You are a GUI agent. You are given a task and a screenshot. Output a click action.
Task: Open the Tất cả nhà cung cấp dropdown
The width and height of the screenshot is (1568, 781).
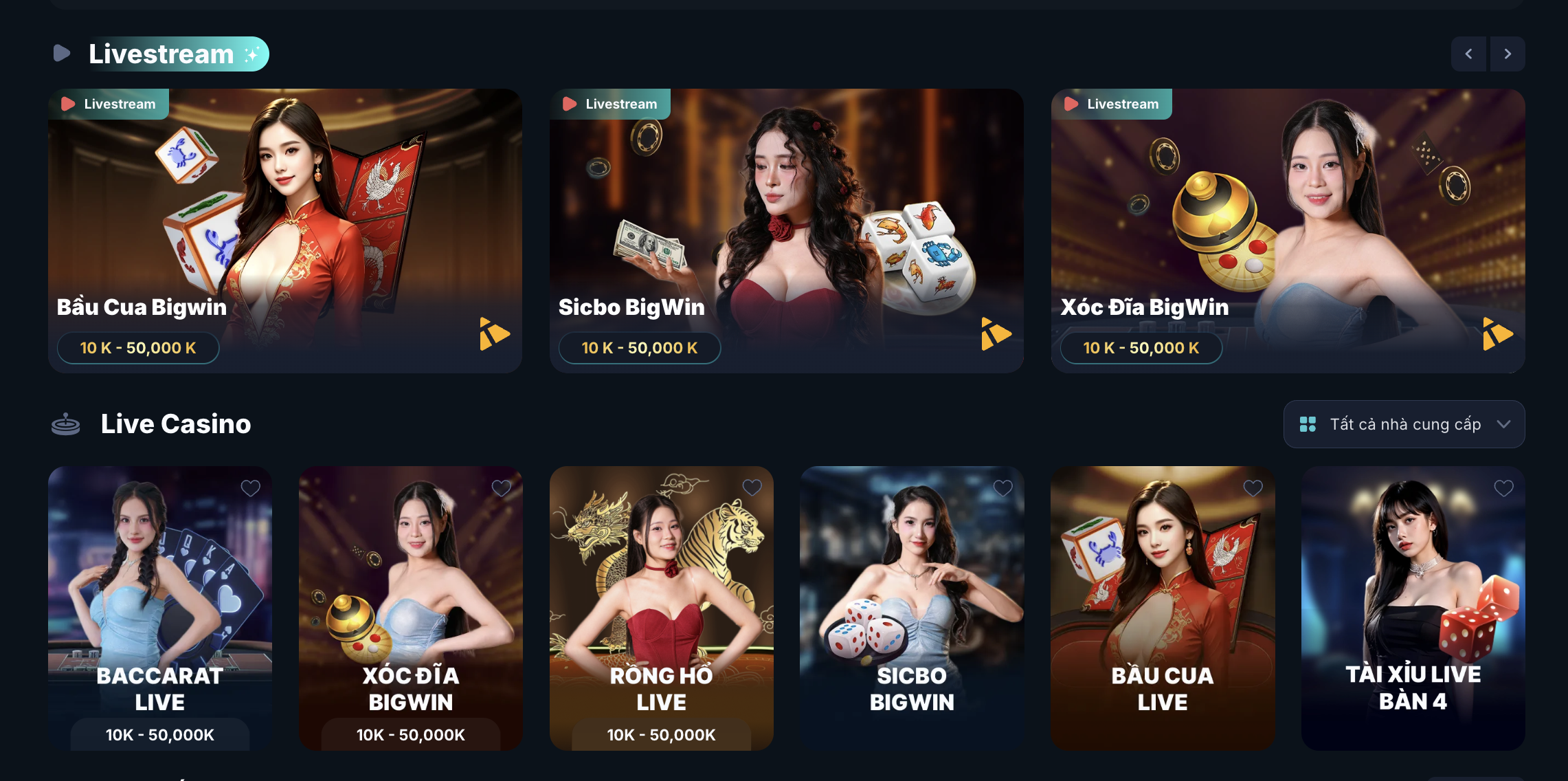pos(1404,424)
